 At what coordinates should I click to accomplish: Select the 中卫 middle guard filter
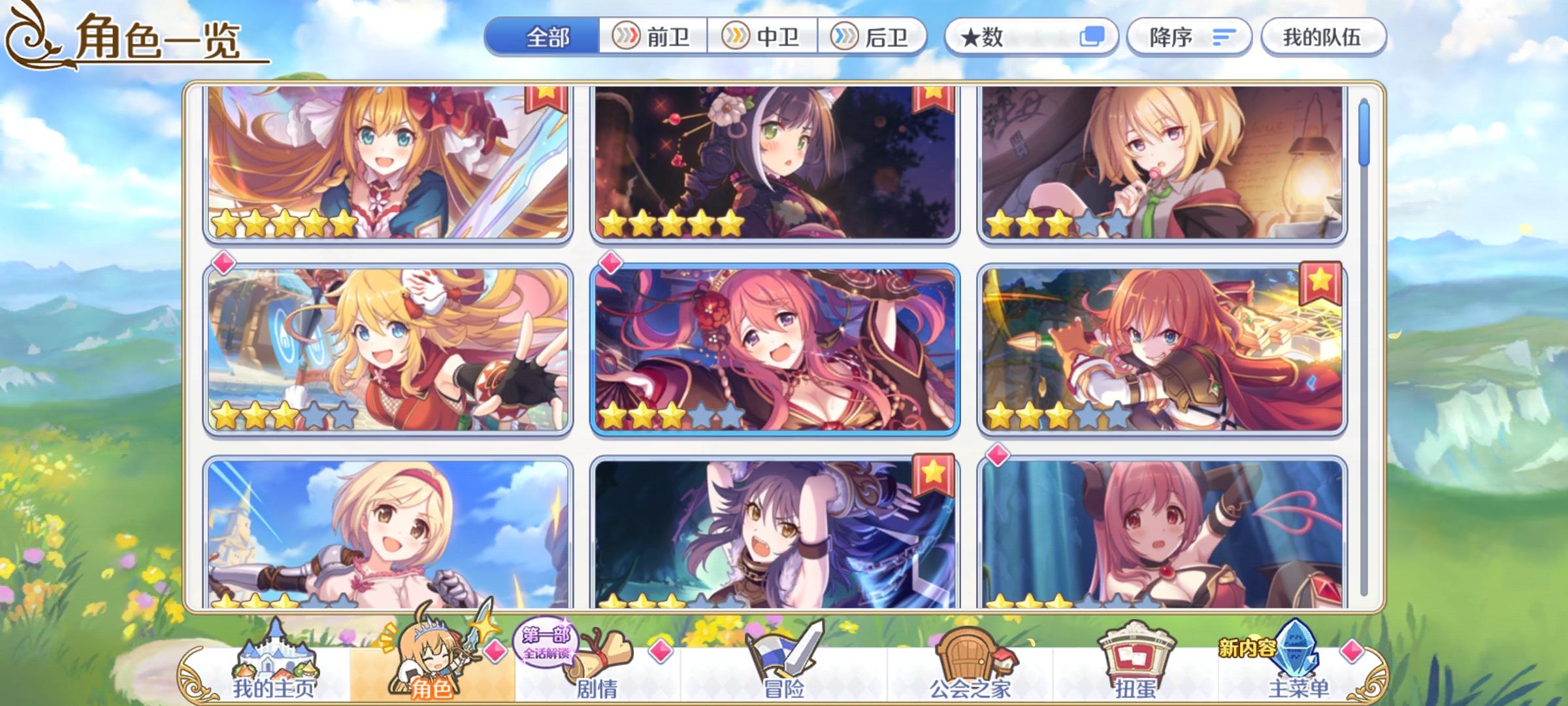point(766,37)
